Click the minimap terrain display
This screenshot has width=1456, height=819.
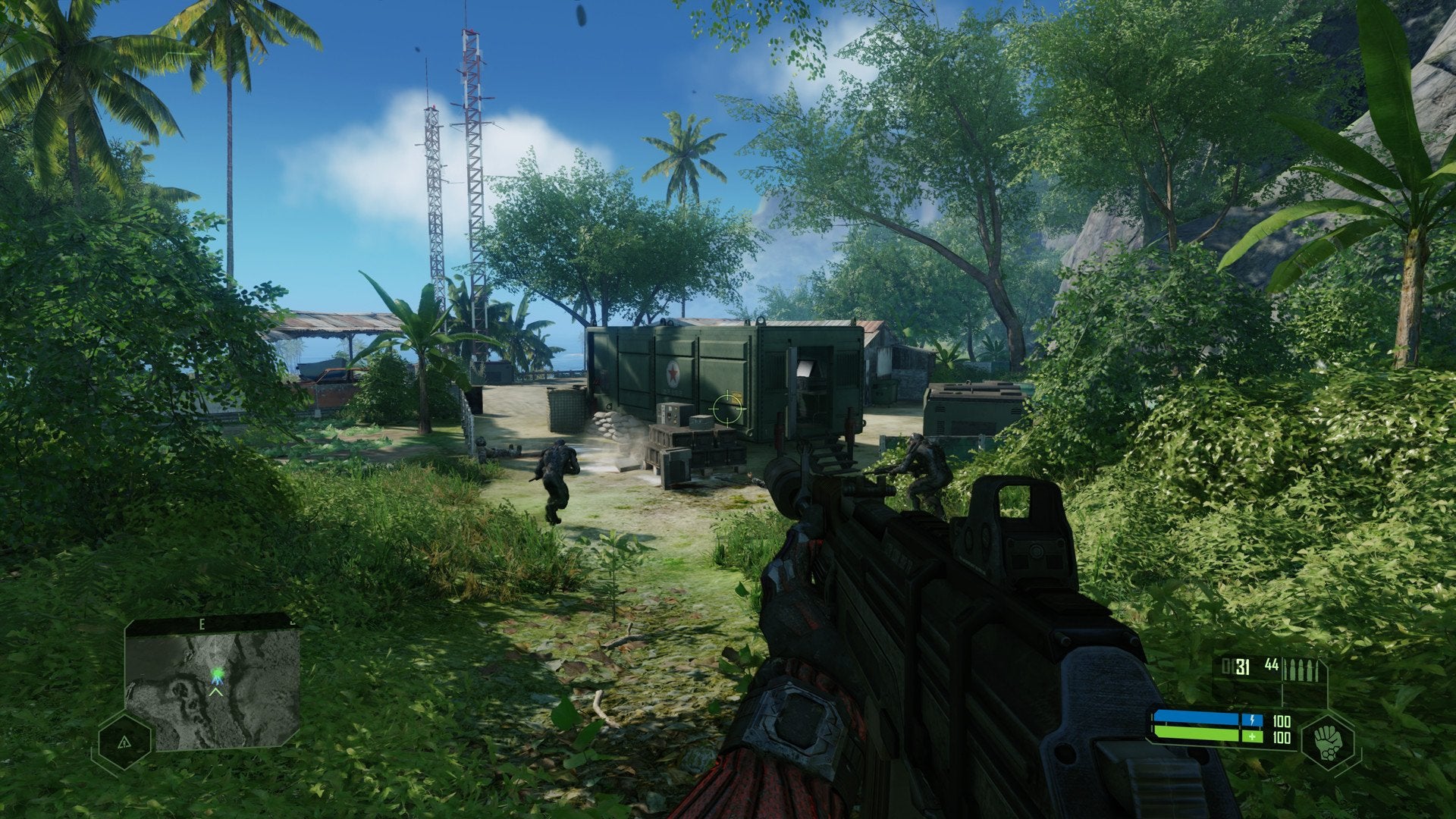pyautogui.click(x=212, y=686)
